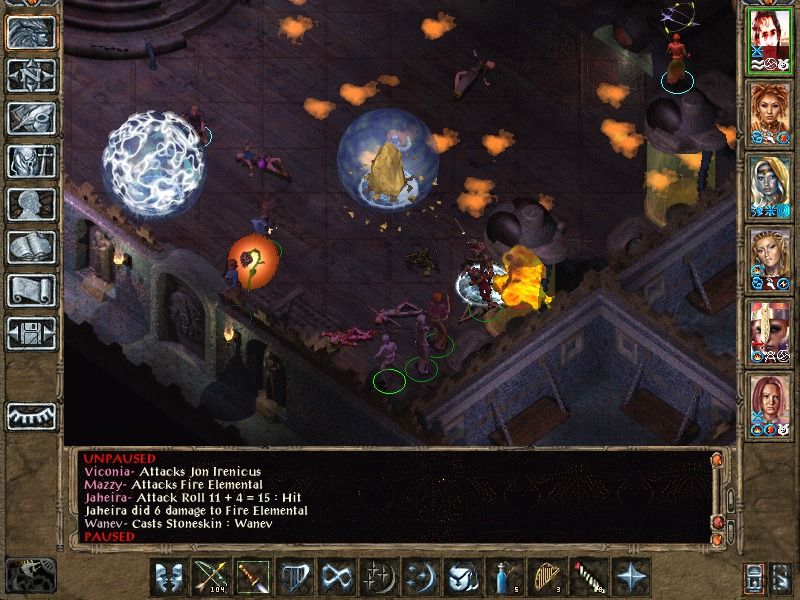Equip the bow with 104 arrows
The image size is (800, 600).
(210, 577)
